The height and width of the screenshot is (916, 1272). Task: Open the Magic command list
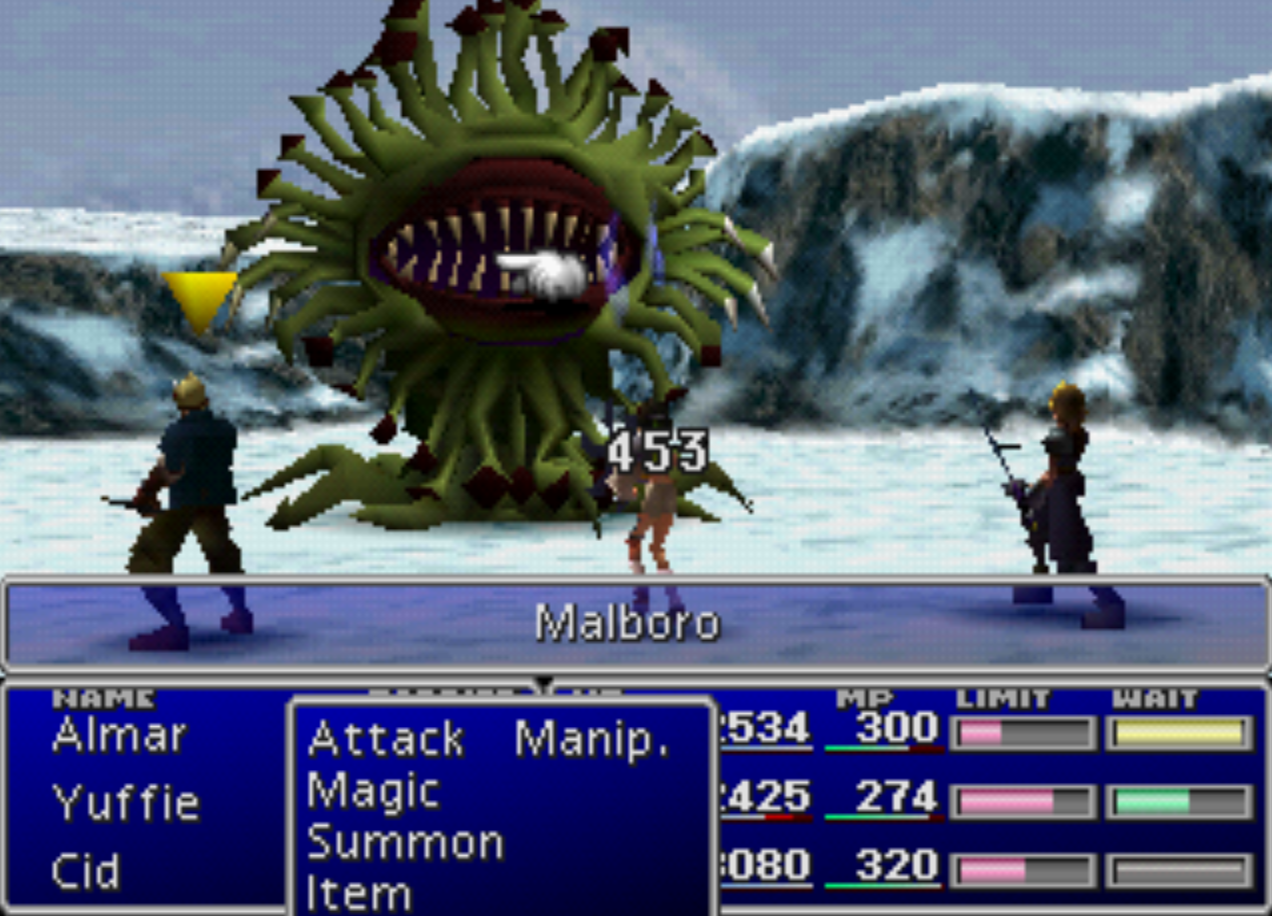(x=373, y=791)
